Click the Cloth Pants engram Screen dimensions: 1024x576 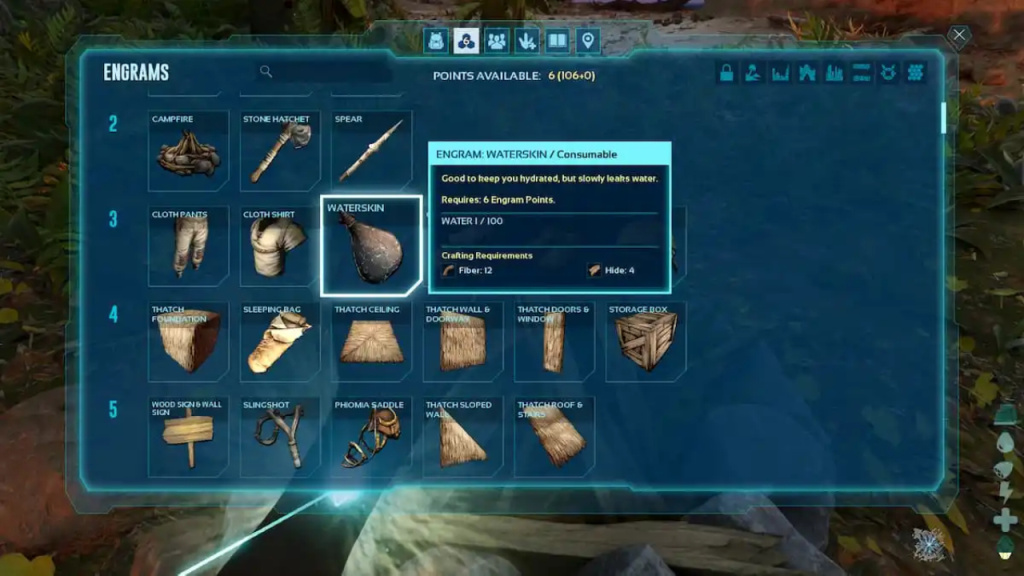188,247
